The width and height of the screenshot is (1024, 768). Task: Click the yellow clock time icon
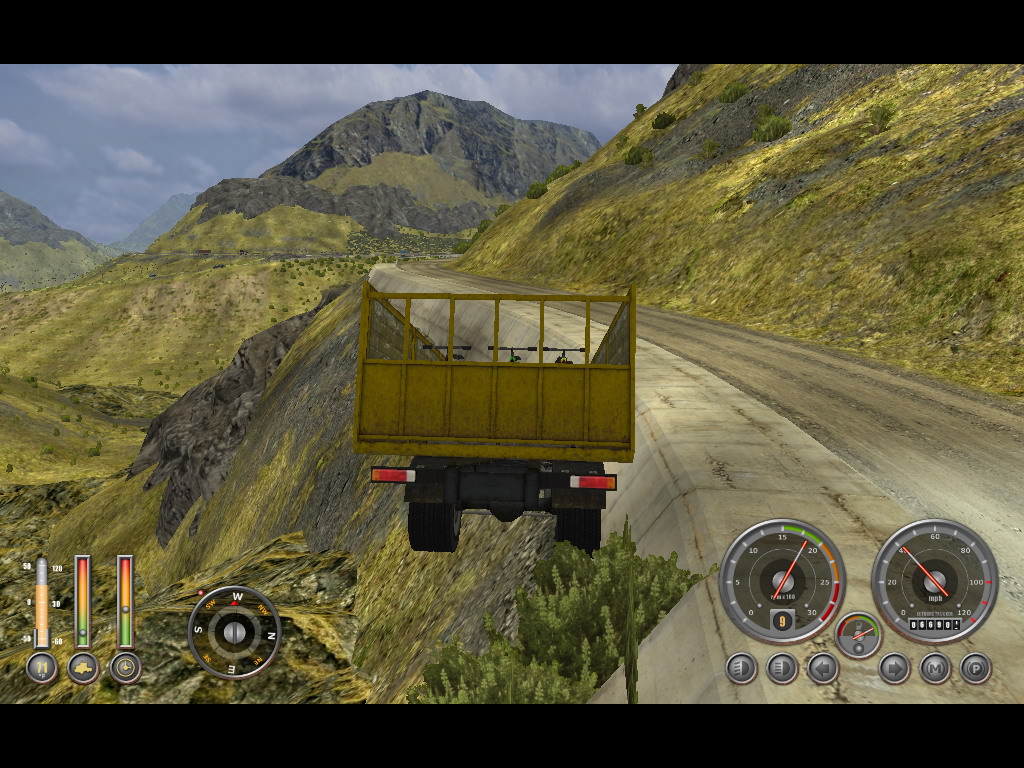125,667
